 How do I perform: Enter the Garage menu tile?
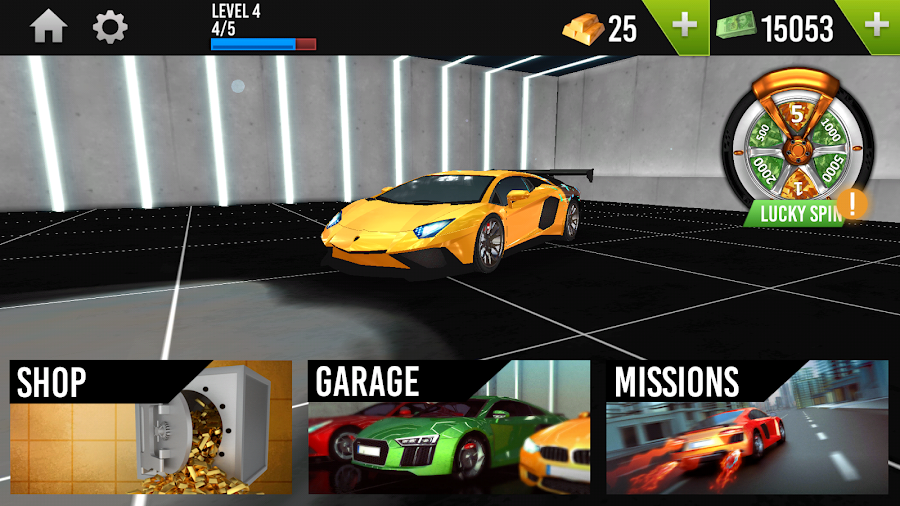coord(448,427)
